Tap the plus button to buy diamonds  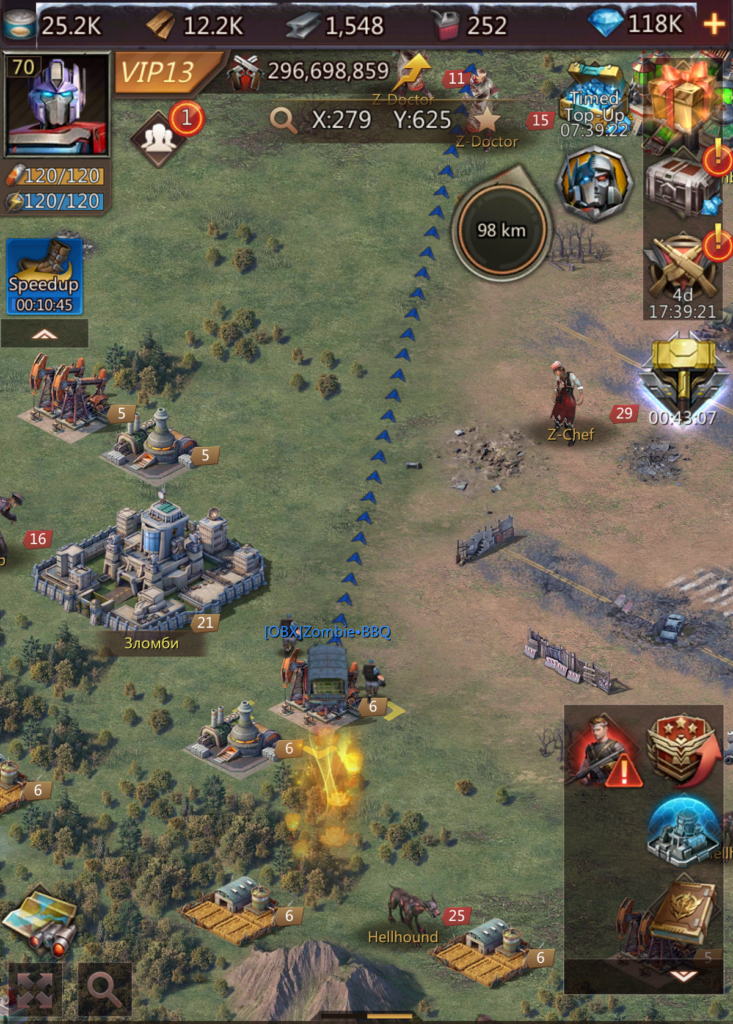point(714,24)
